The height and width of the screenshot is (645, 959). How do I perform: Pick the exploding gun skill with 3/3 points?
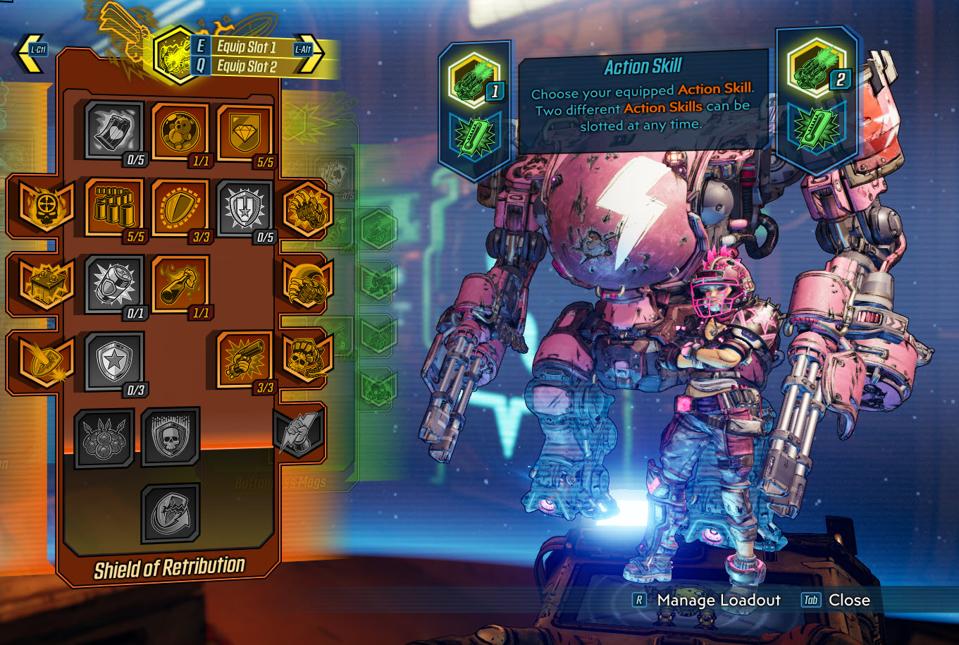245,359
